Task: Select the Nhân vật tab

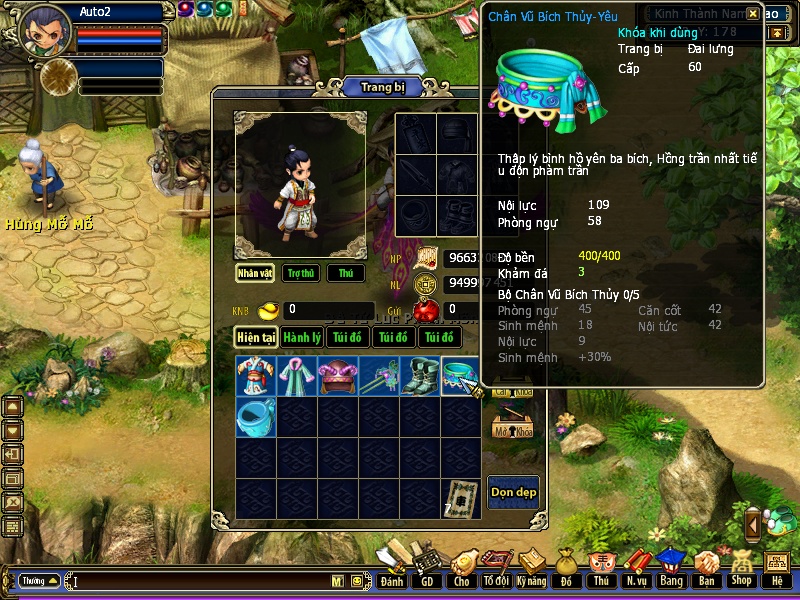Action: pos(256,273)
